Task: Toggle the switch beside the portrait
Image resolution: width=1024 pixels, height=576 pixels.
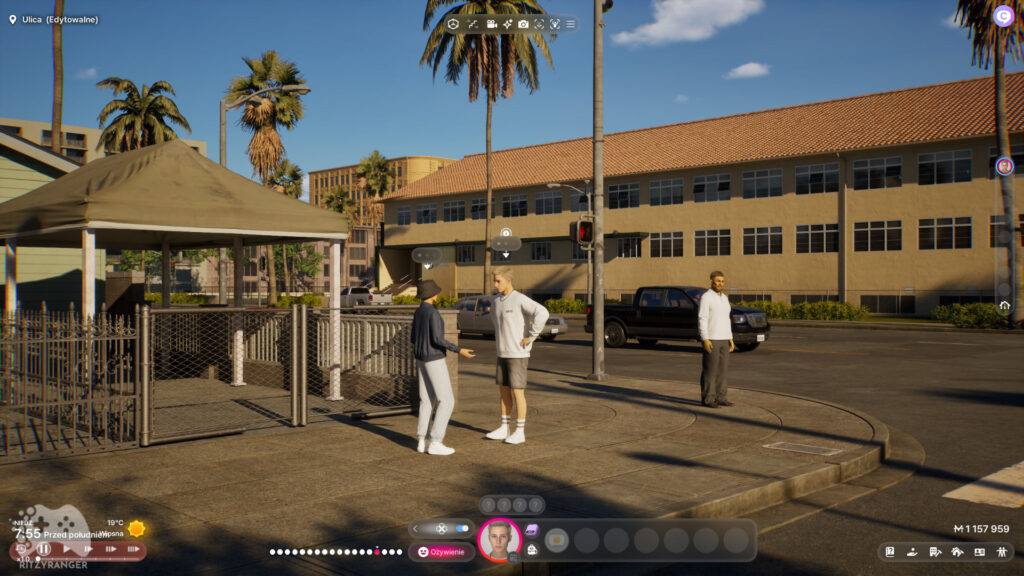Action: coord(461,528)
